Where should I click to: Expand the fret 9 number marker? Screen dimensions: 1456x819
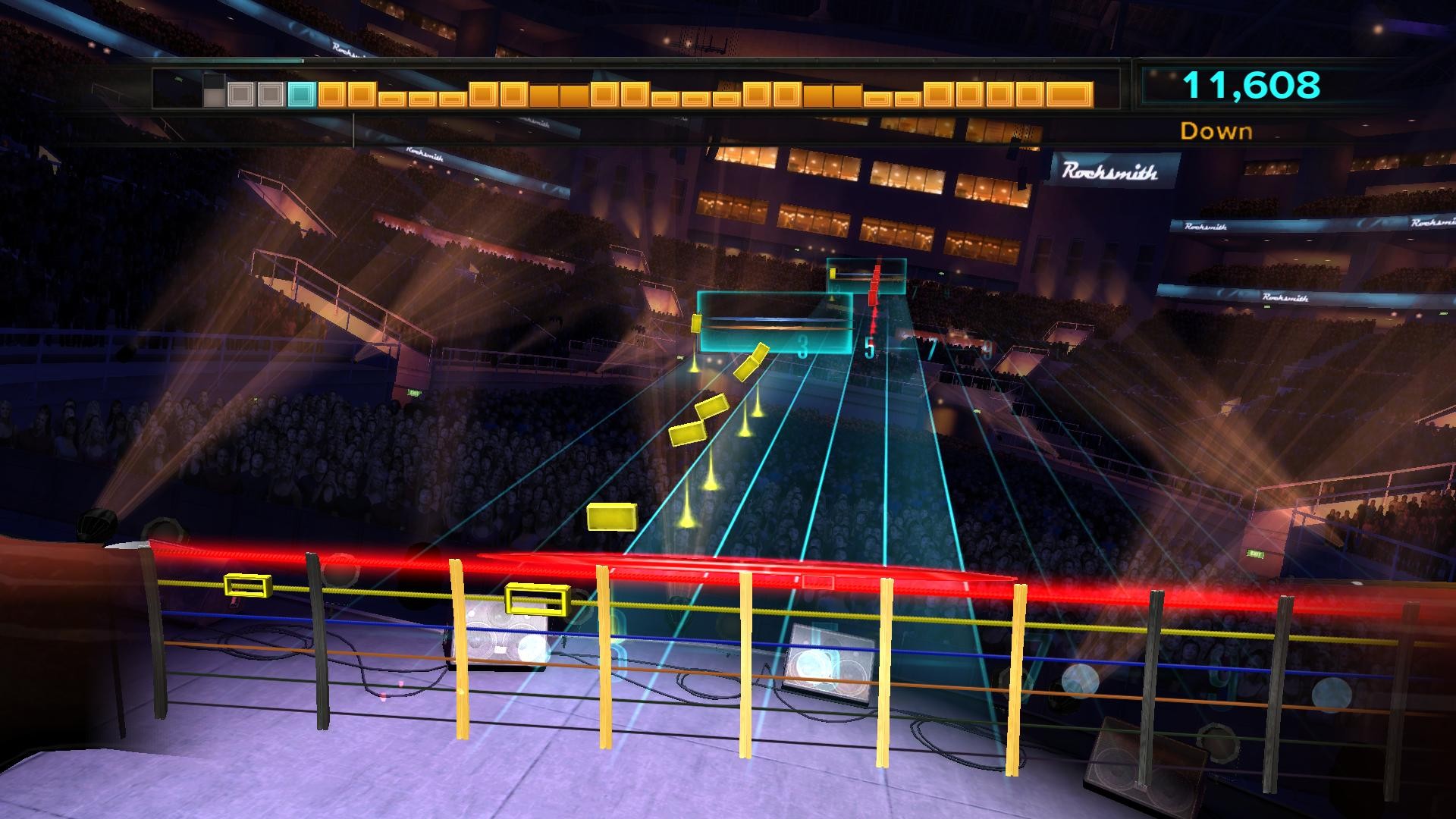coord(990,349)
